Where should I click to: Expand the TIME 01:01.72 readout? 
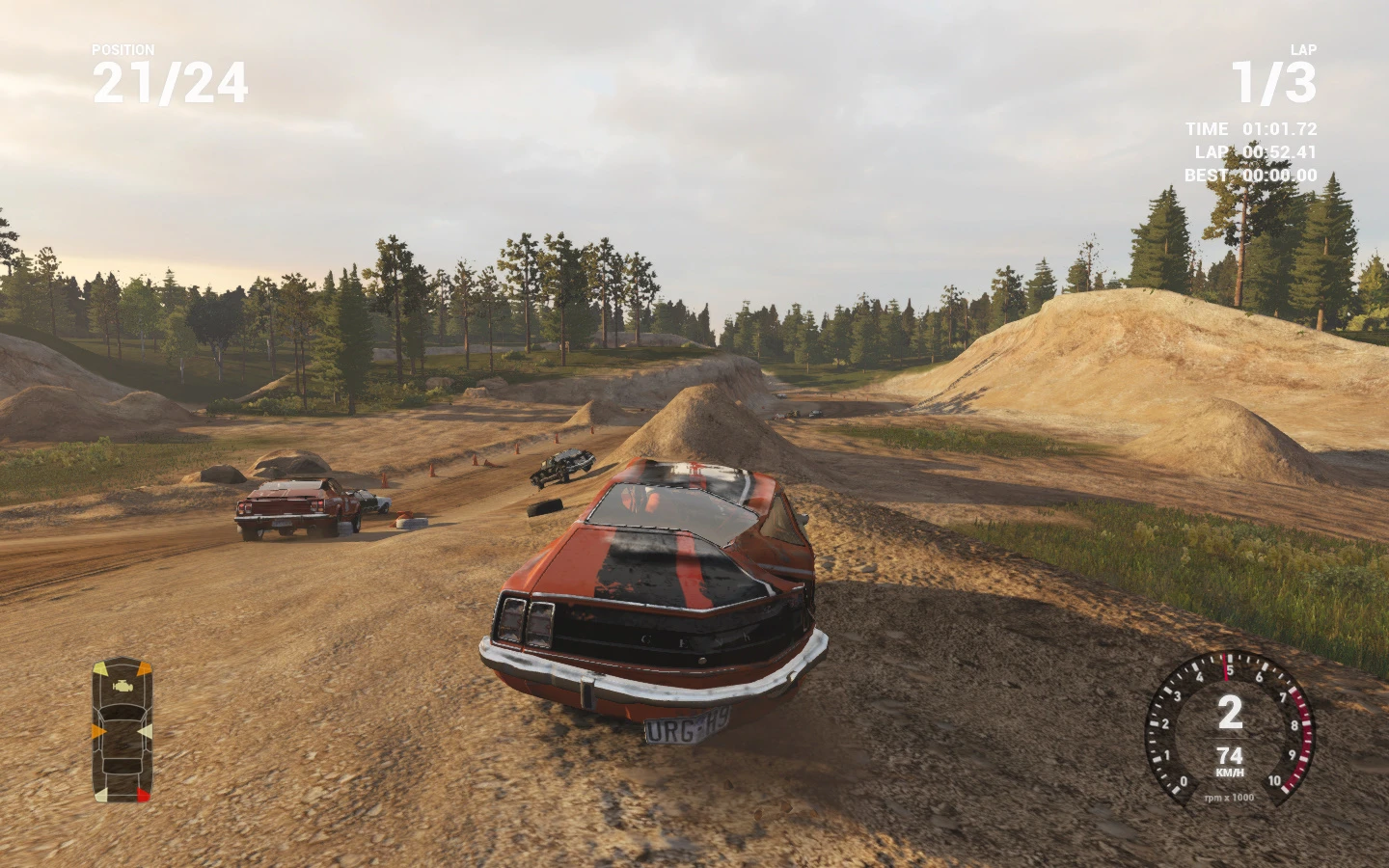1249,128
